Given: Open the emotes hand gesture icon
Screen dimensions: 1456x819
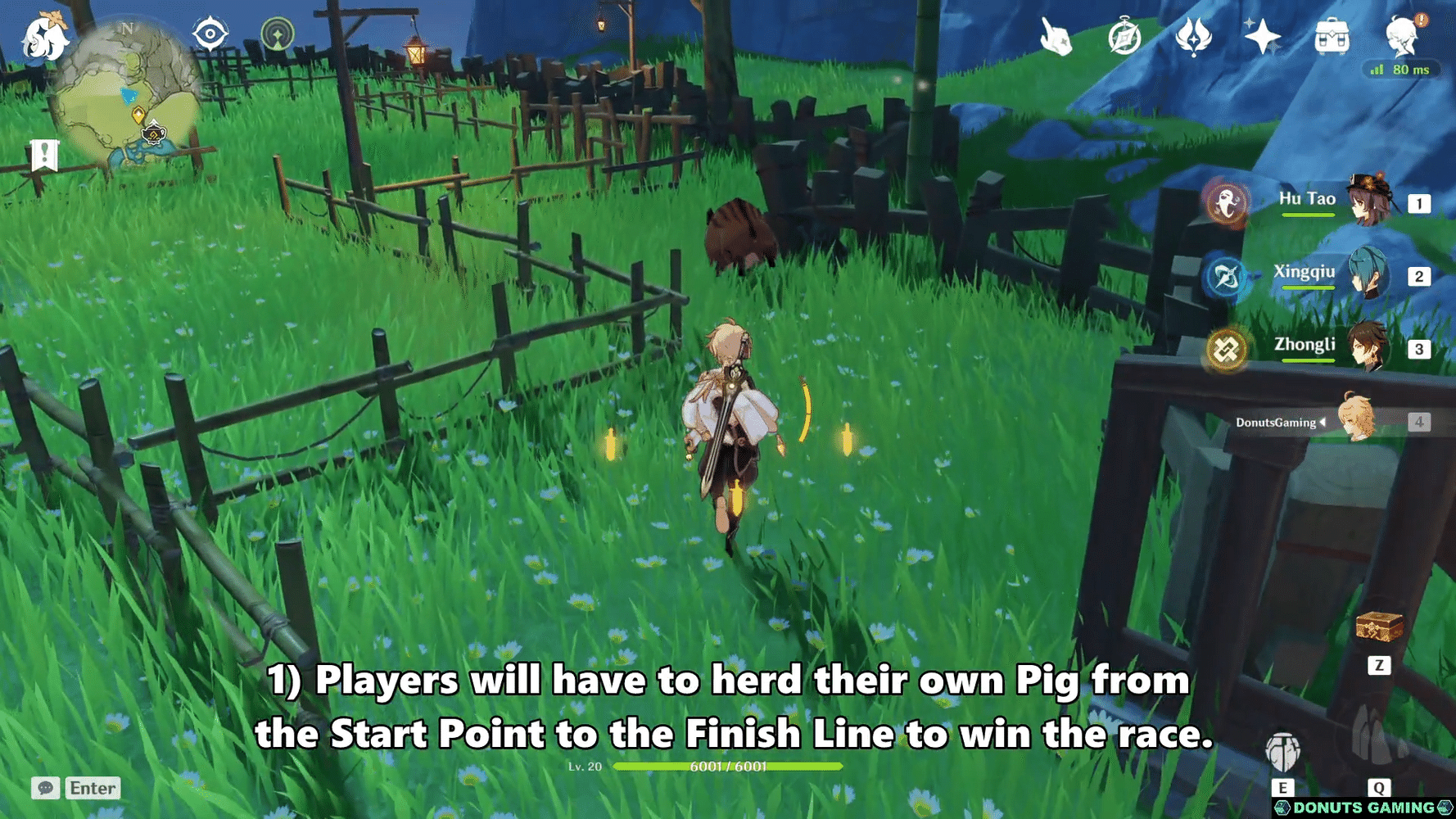Looking at the screenshot, I should click(1056, 36).
